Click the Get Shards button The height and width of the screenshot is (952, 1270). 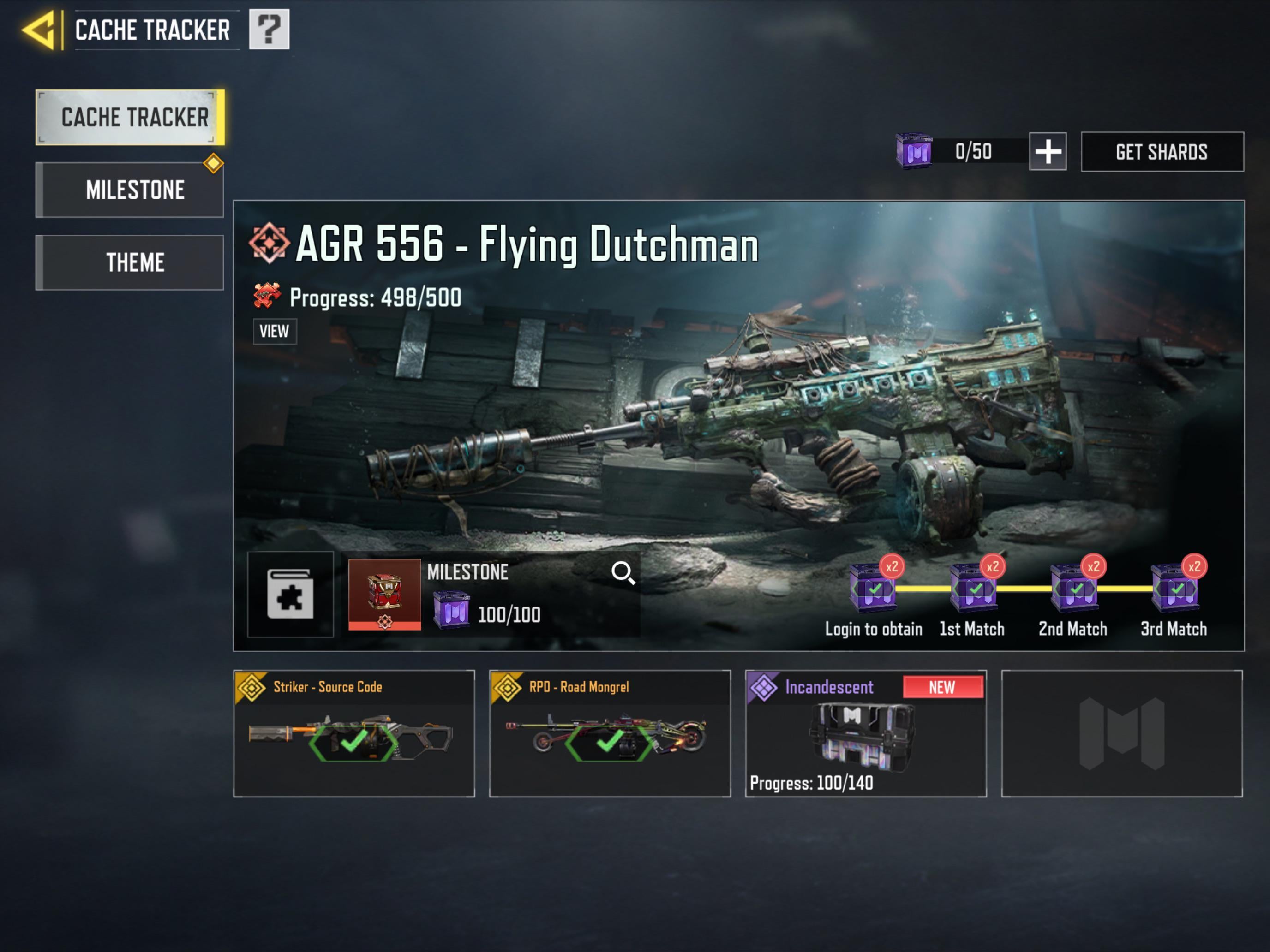point(1162,152)
